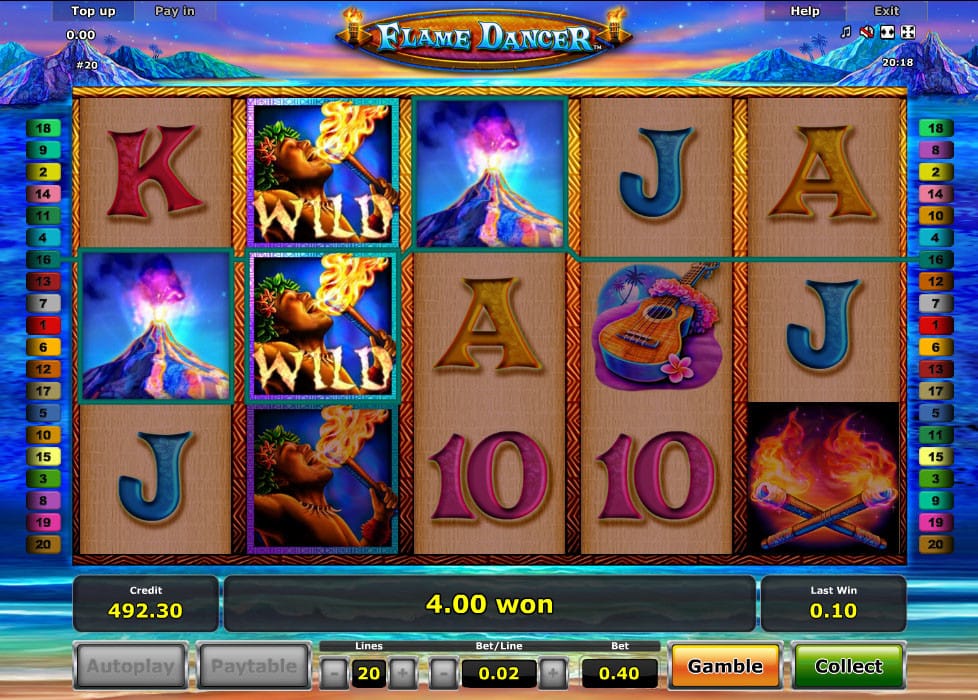
Task: Decrease the number of Lines
Action: 335,673
